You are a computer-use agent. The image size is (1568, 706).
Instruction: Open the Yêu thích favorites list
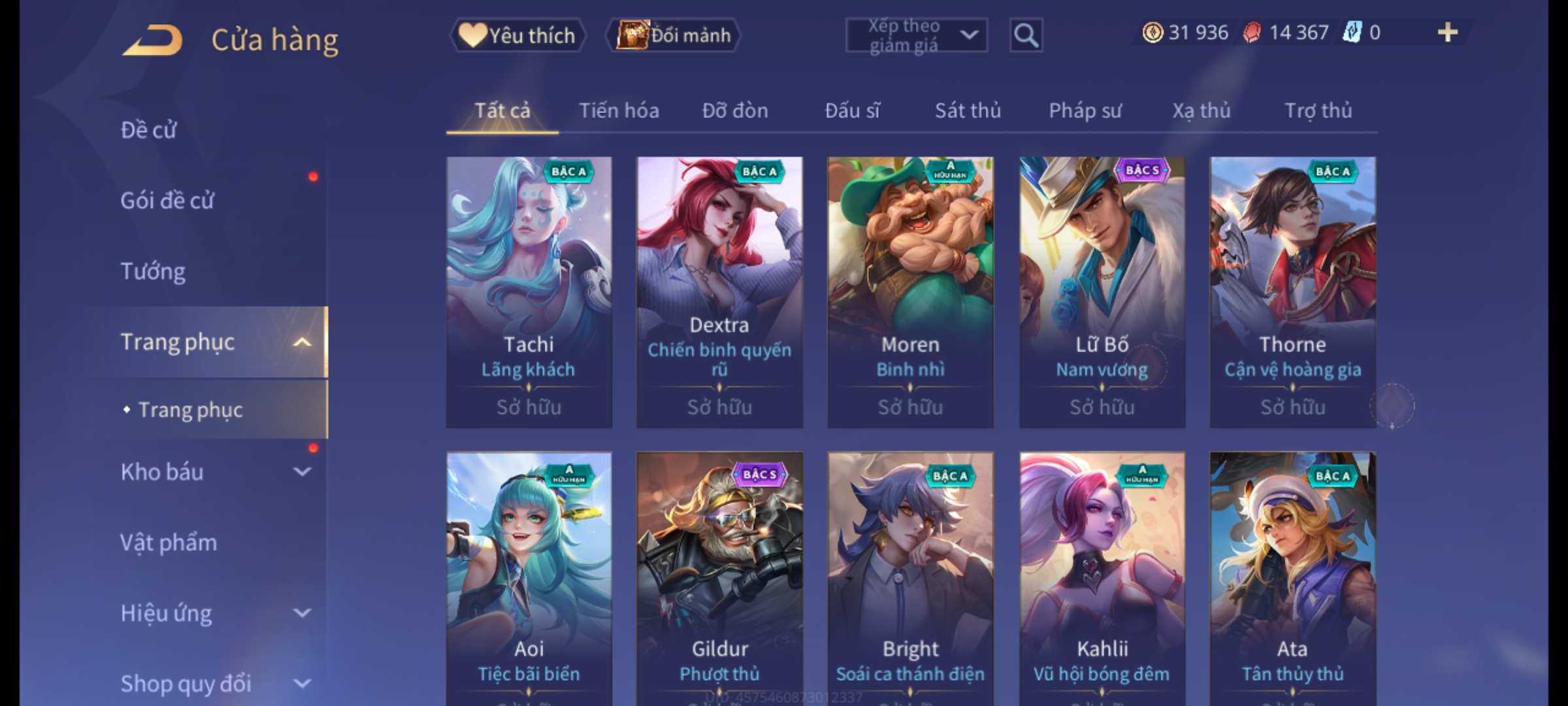[517, 35]
